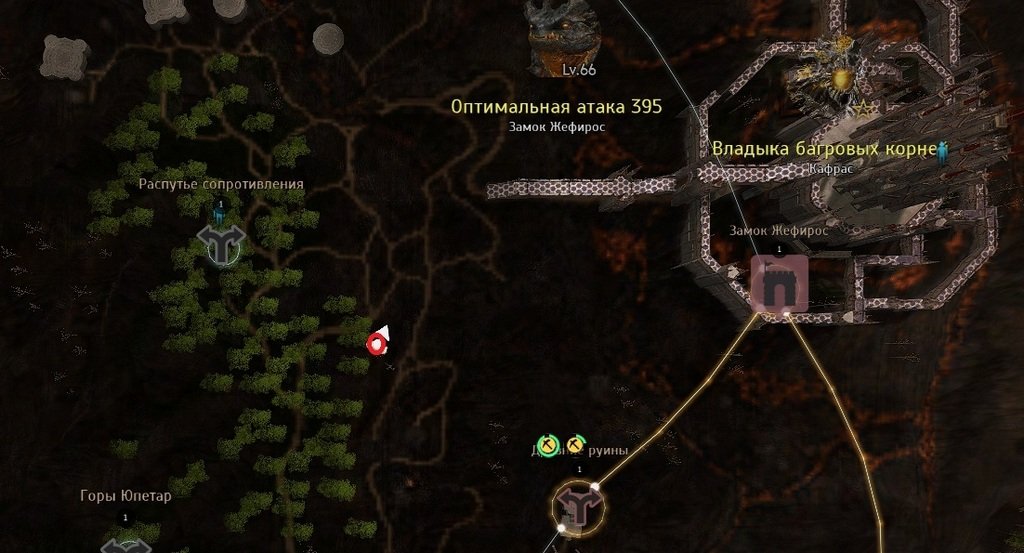This screenshot has width=1024, height=553.
Task: Select the Древние руины crossroads node
Action: (578, 506)
